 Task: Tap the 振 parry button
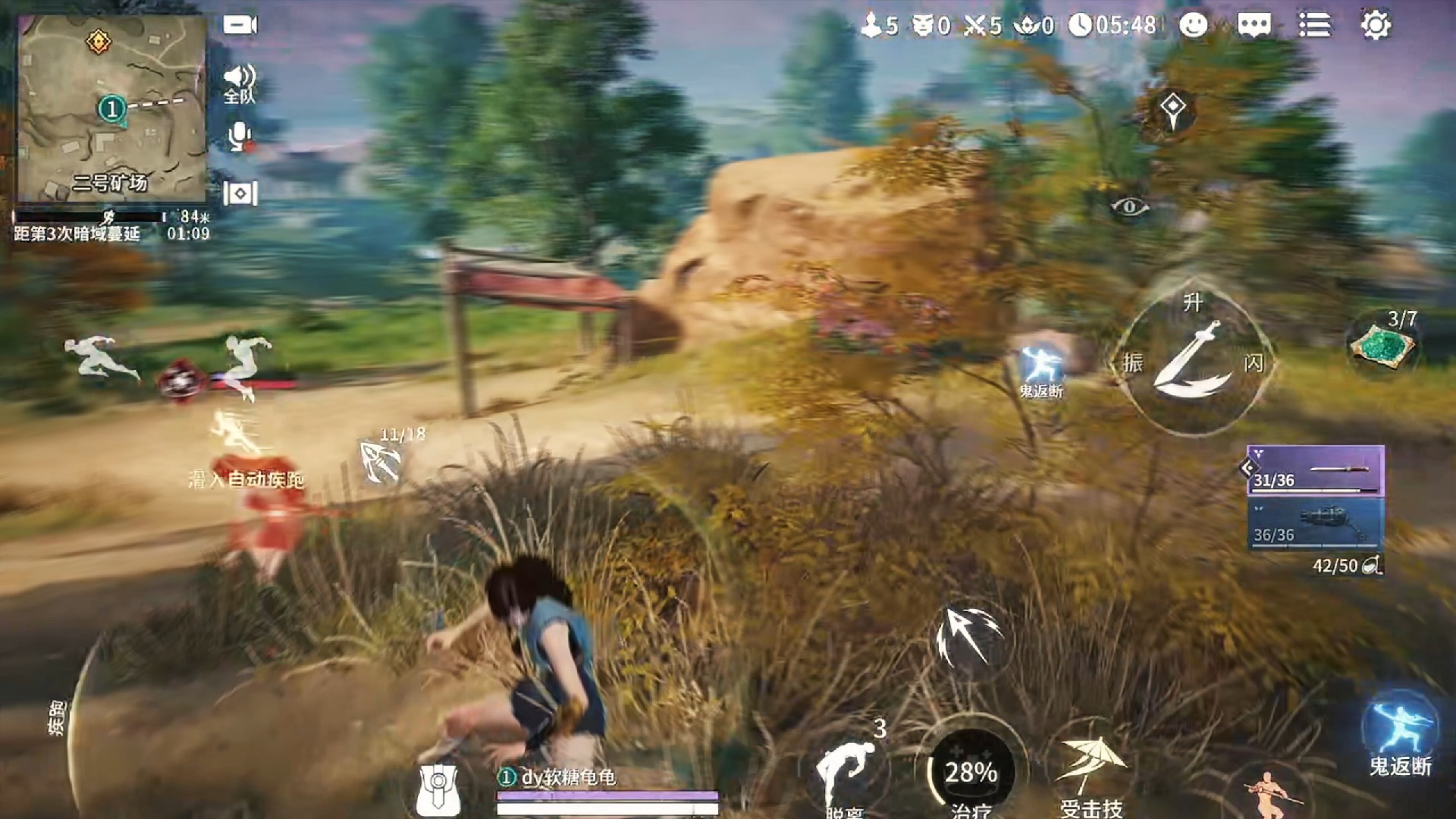click(1133, 362)
